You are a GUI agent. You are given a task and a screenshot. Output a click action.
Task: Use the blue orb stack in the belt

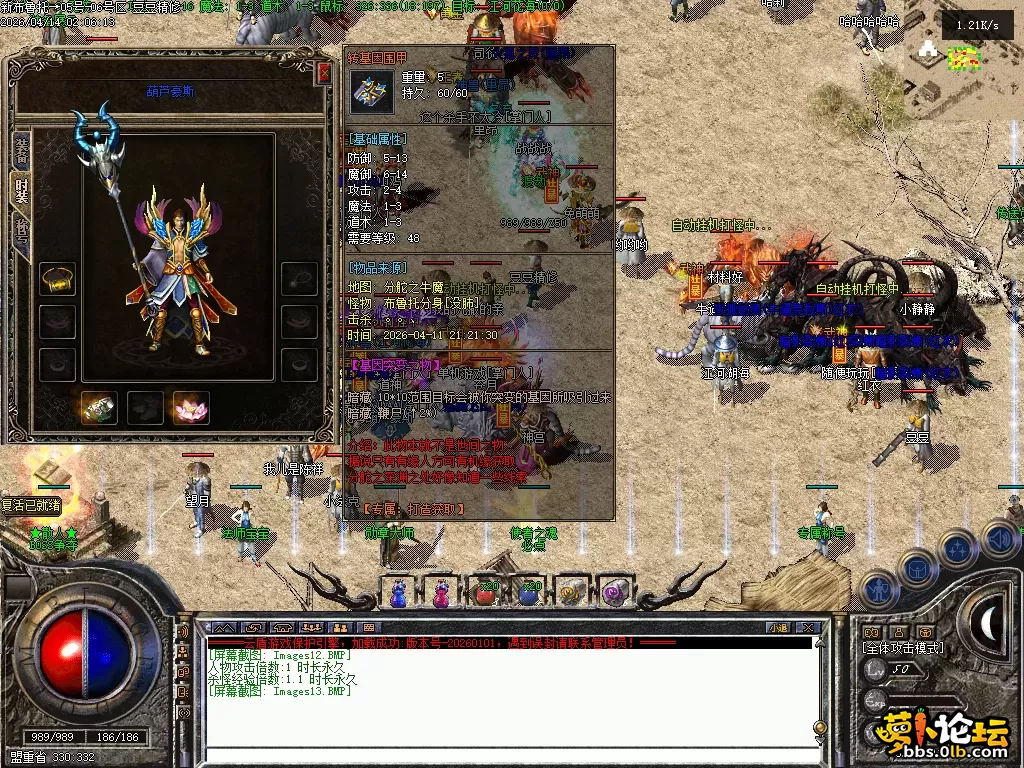coord(529,593)
